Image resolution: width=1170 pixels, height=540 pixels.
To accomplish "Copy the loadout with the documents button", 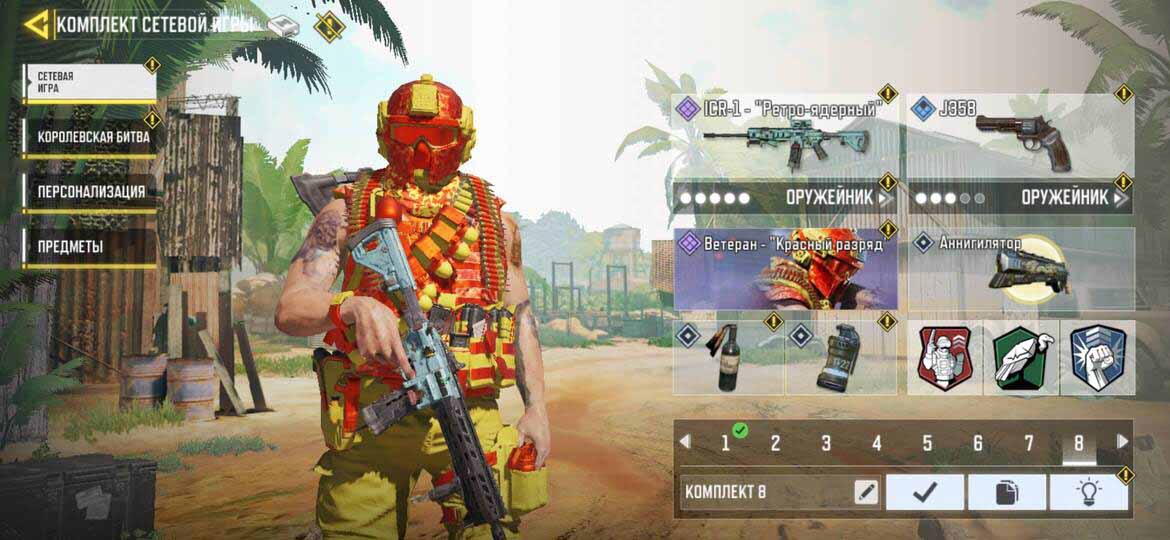I will (x=1006, y=492).
